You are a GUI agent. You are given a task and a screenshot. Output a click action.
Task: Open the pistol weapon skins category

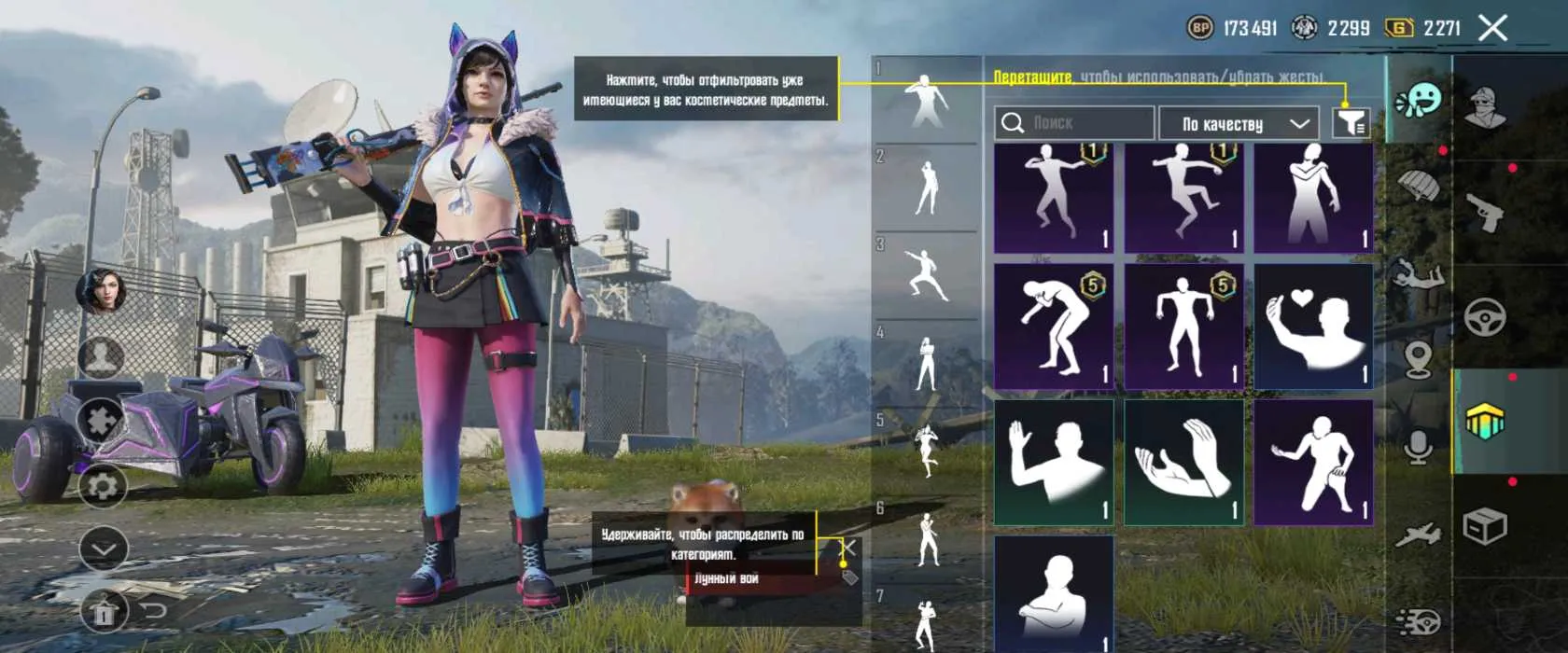(1484, 213)
